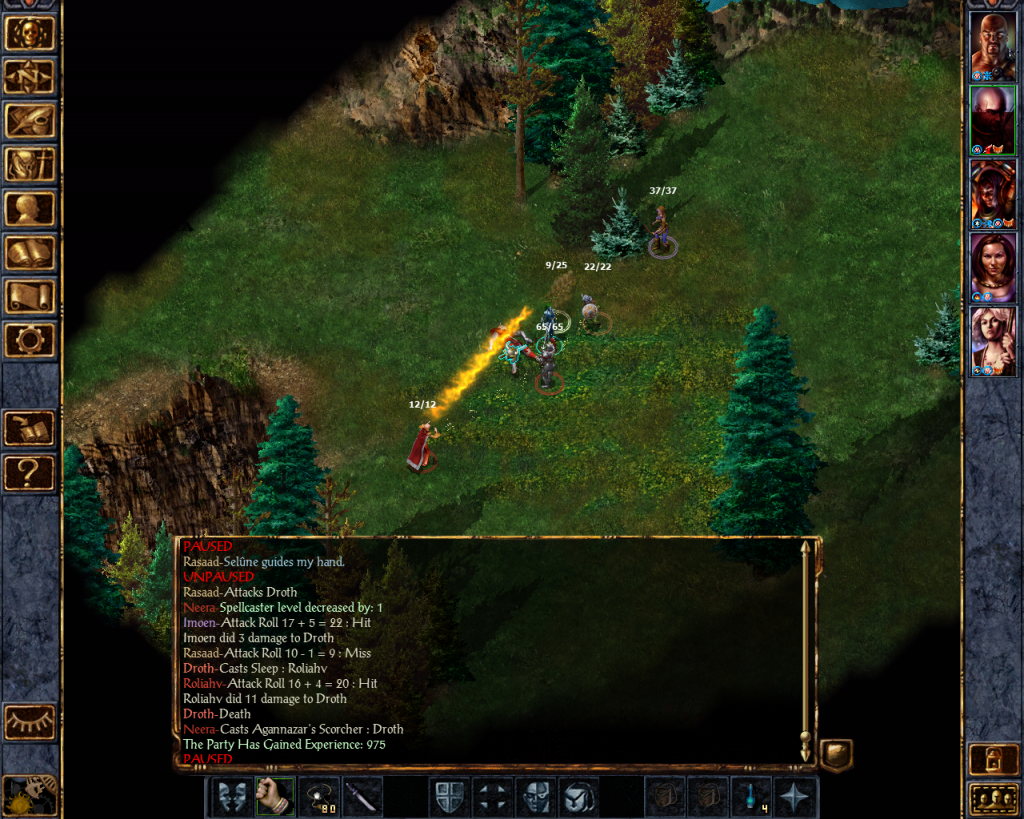Click the closed-eye button in the left sidebar
Screen dimensions: 1024x819
click(30, 721)
